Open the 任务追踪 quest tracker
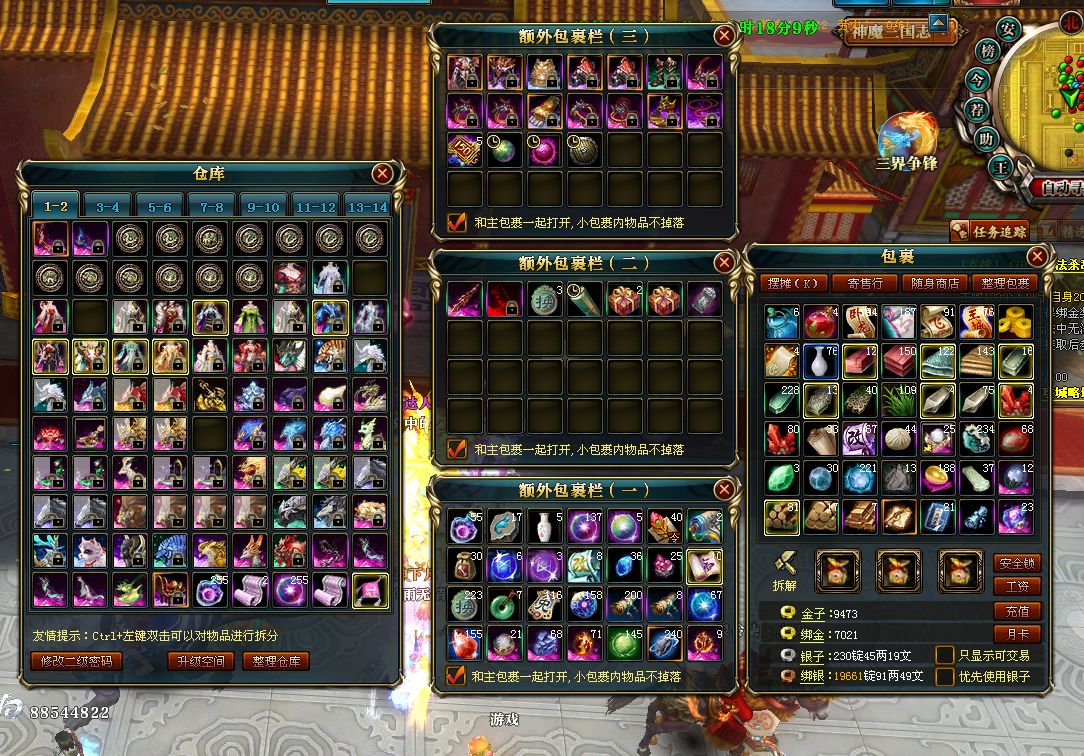The height and width of the screenshot is (756, 1084). (x=989, y=231)
